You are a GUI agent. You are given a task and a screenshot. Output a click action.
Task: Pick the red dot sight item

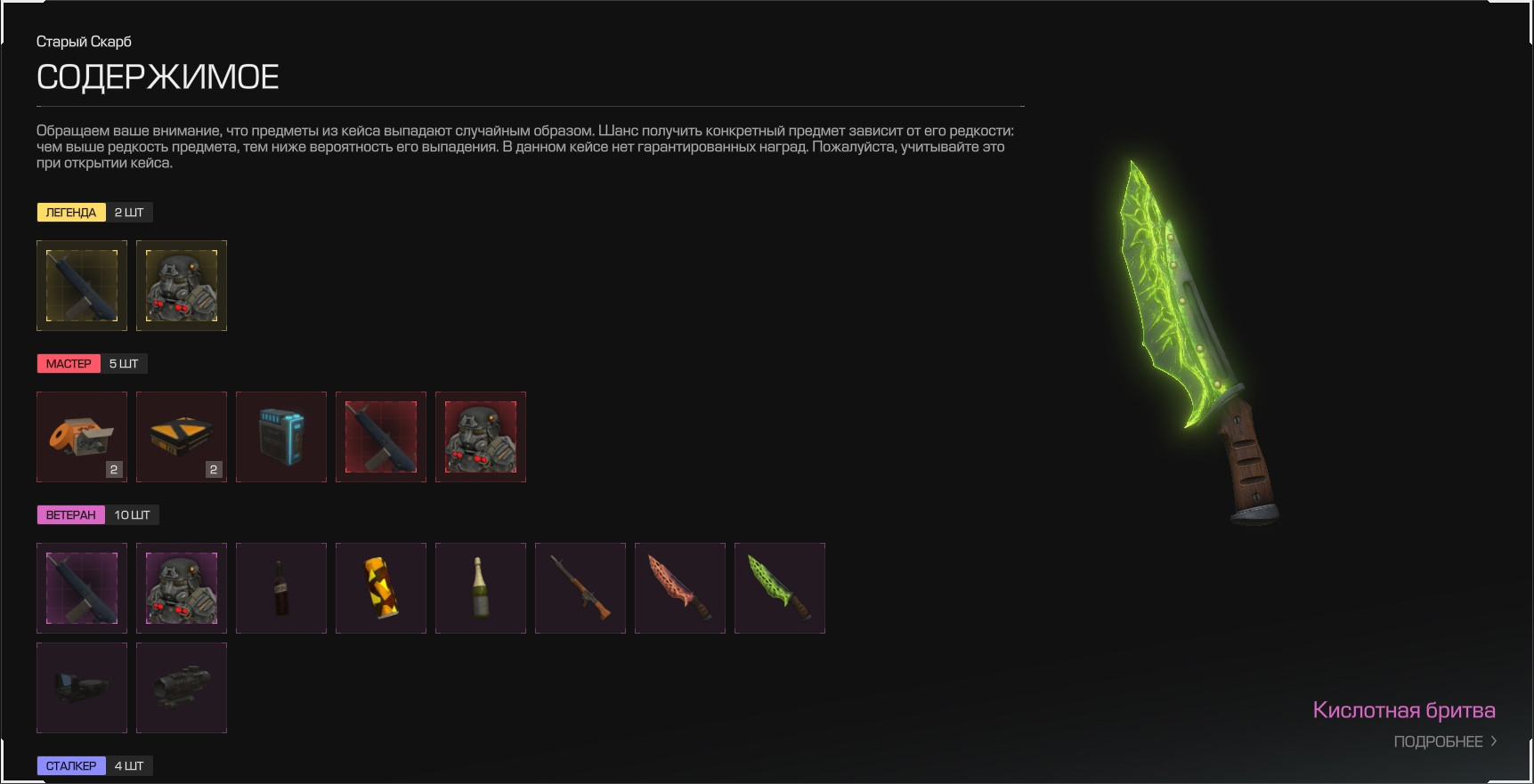pyautogui.click(x=82, y=688)
